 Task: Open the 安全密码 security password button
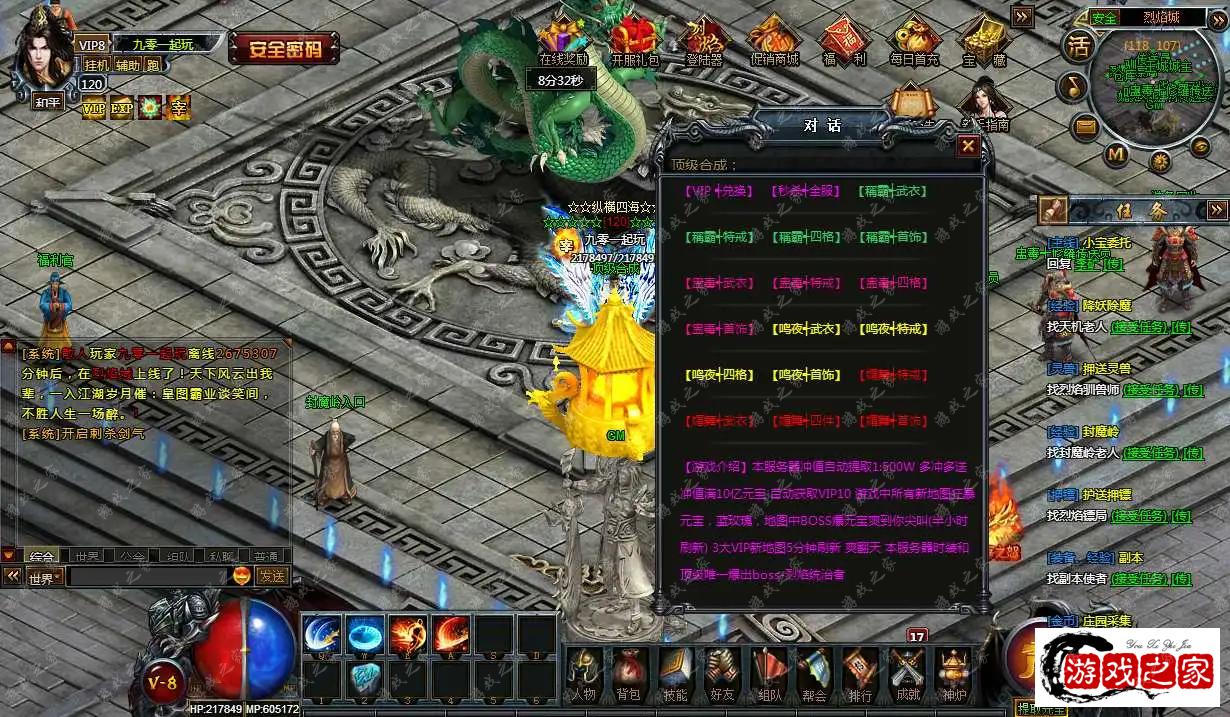point(284,47)
